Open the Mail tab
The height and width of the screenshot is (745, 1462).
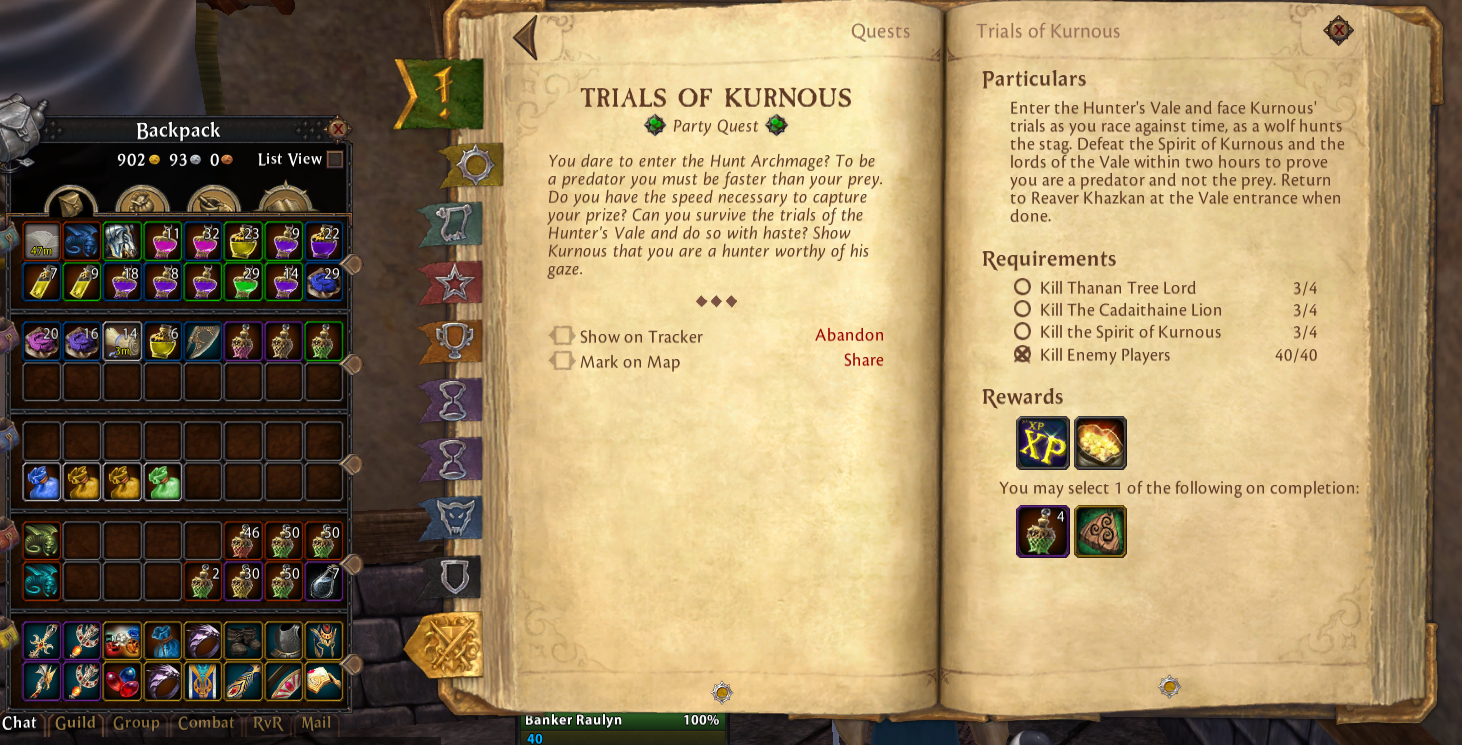point(316,723)
